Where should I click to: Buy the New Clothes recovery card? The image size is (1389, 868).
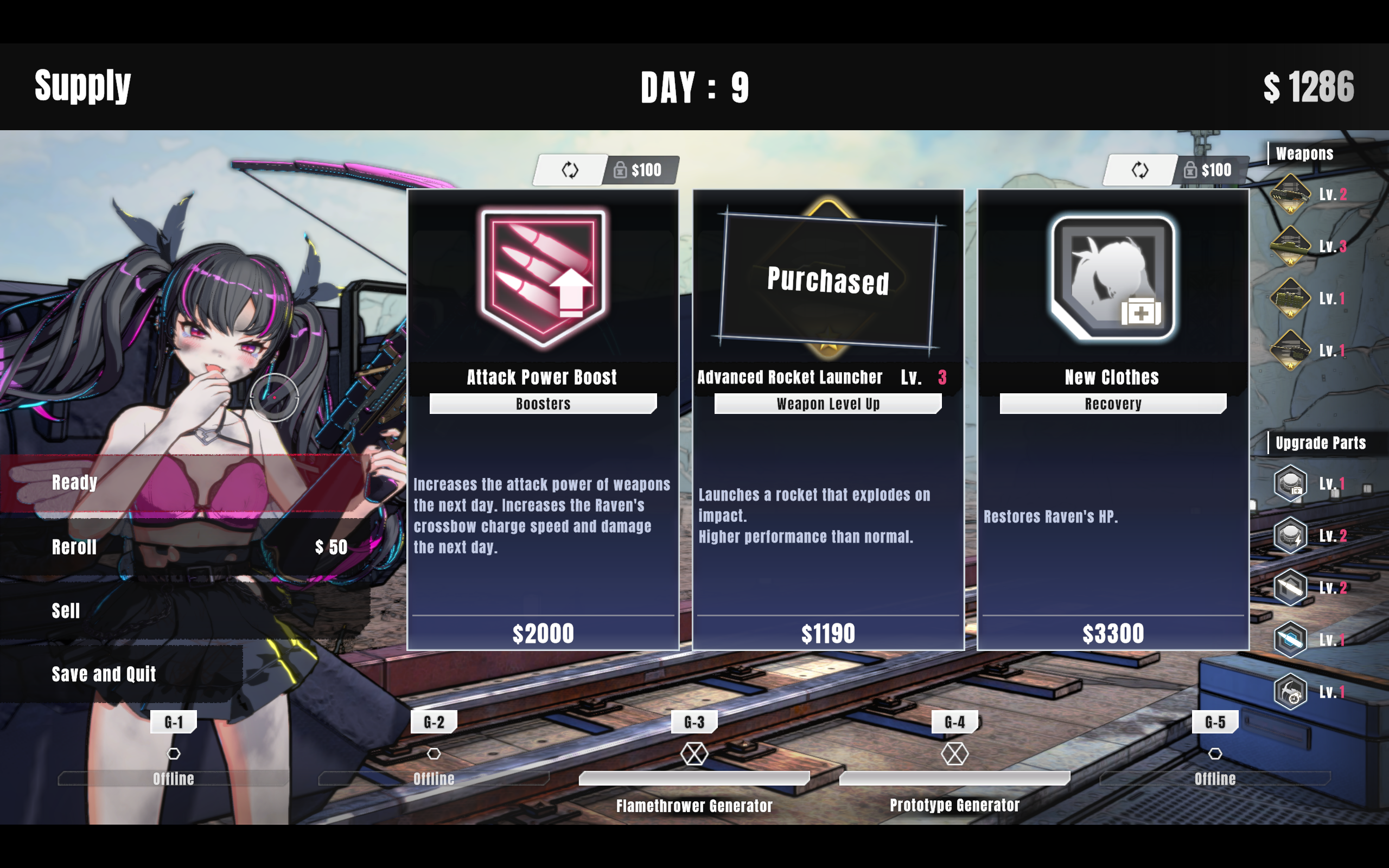[1112, 419]
